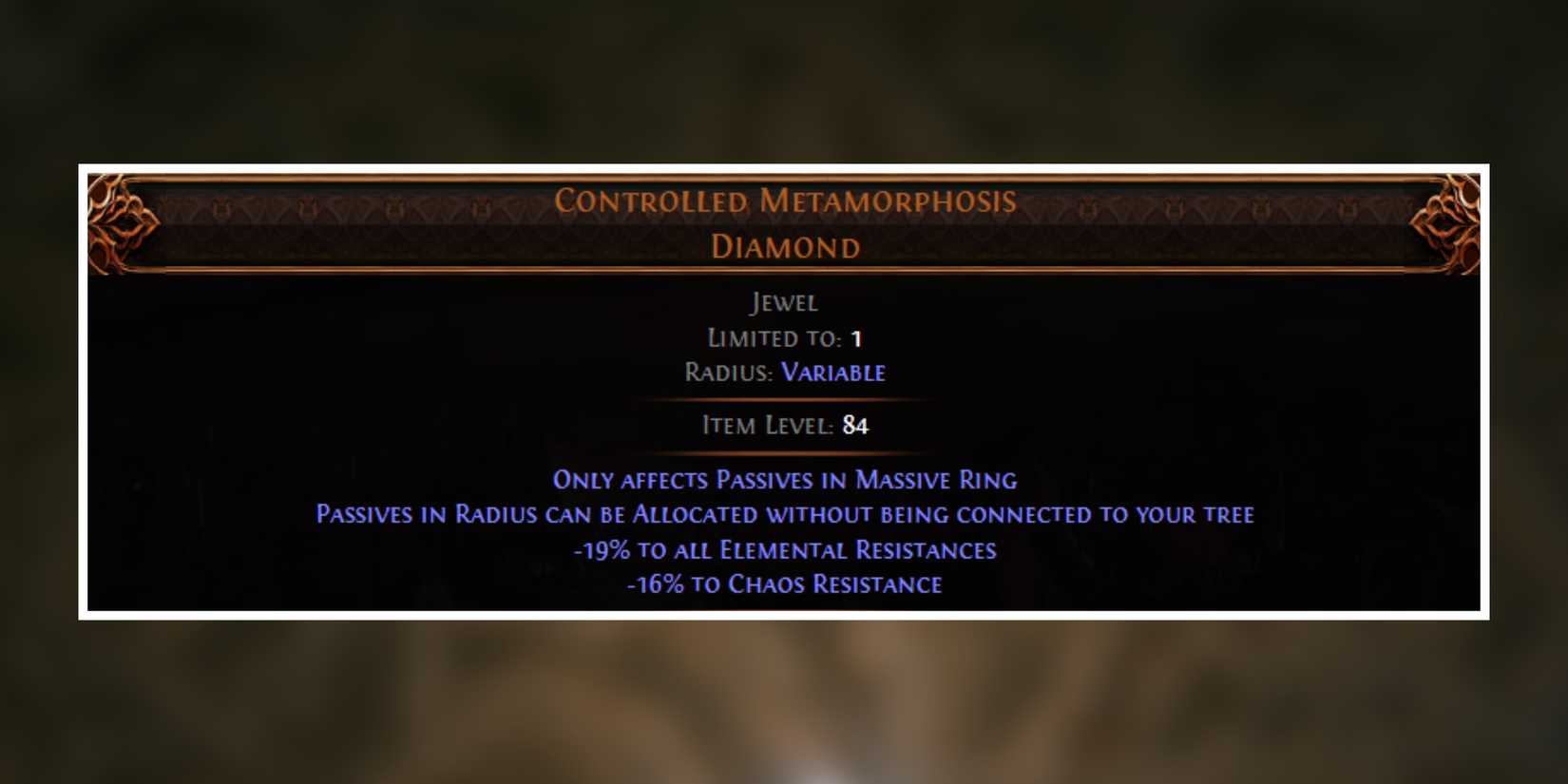This screenshot has width=1568, height=784.
Task: Click 'Only affects Passives in Massive Ring' mod
Action: pyautogui.click(x=785, y=480)
